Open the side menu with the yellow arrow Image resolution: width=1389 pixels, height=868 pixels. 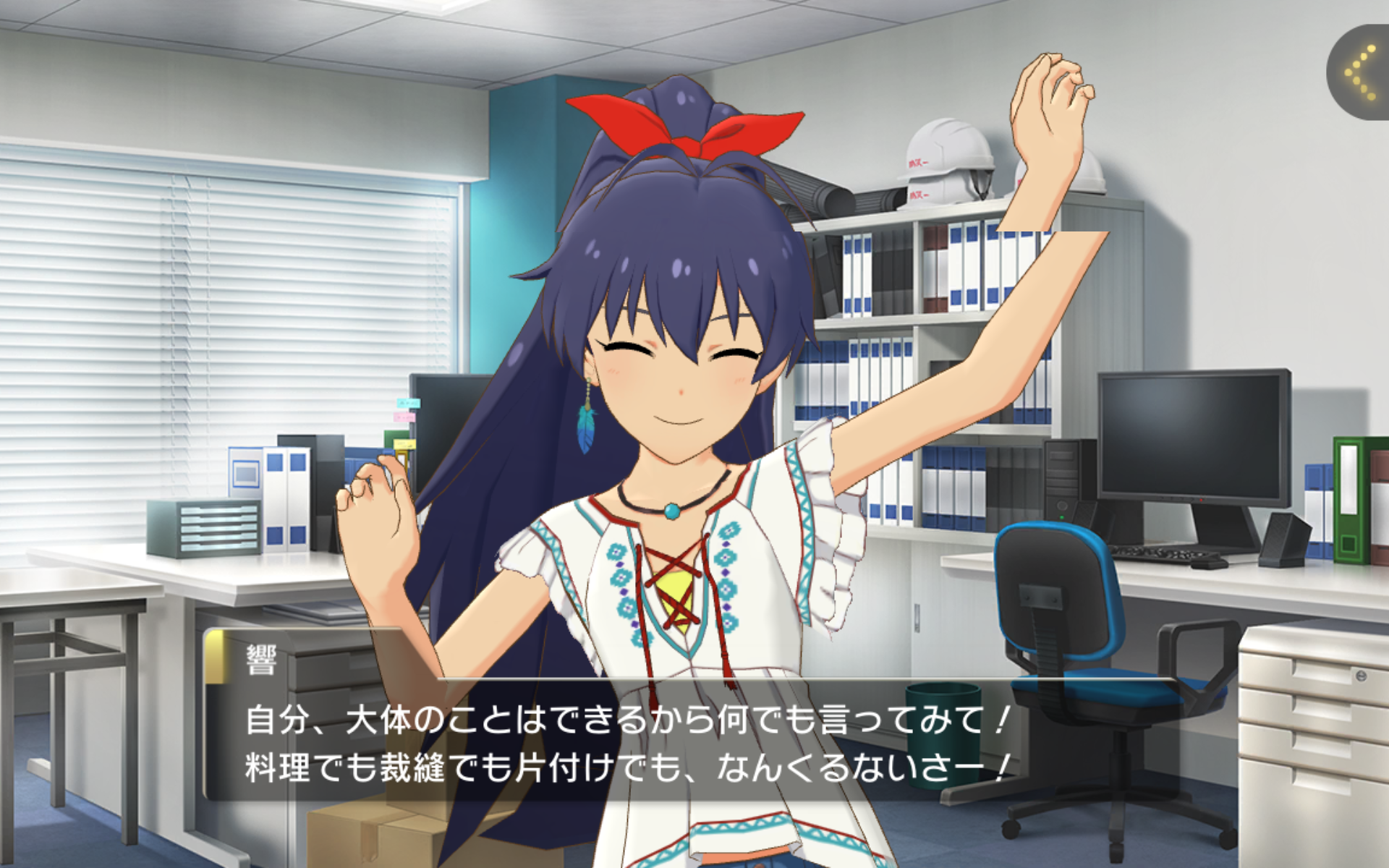[x=1361, y=73]
